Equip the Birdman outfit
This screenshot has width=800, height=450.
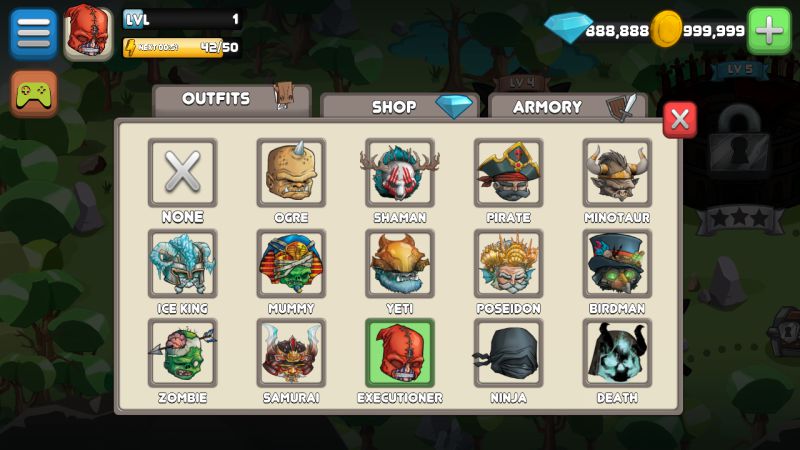[617, 264]
